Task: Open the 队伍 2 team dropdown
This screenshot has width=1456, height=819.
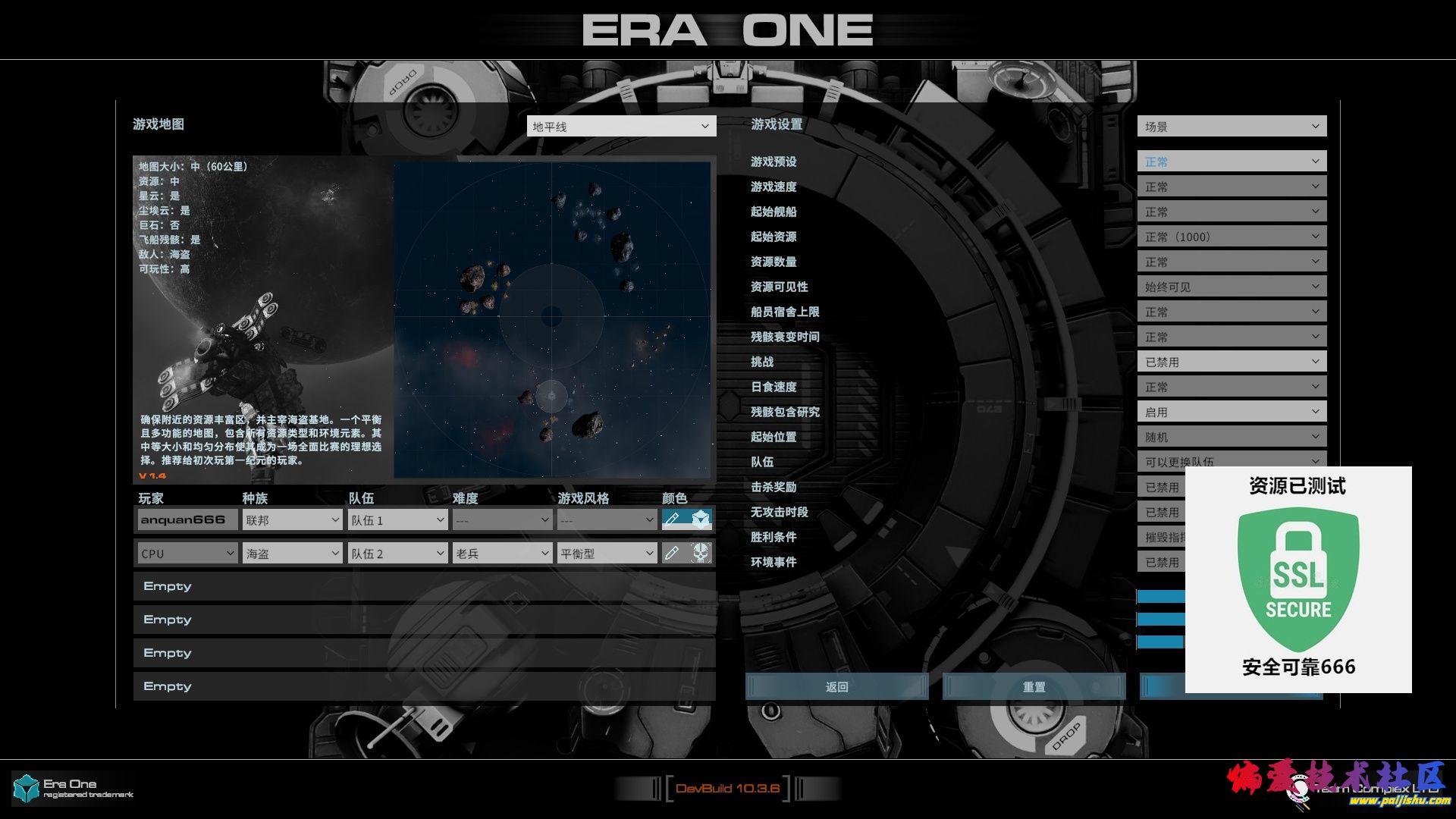Action: pyautogui.click(x=397, y=554)
